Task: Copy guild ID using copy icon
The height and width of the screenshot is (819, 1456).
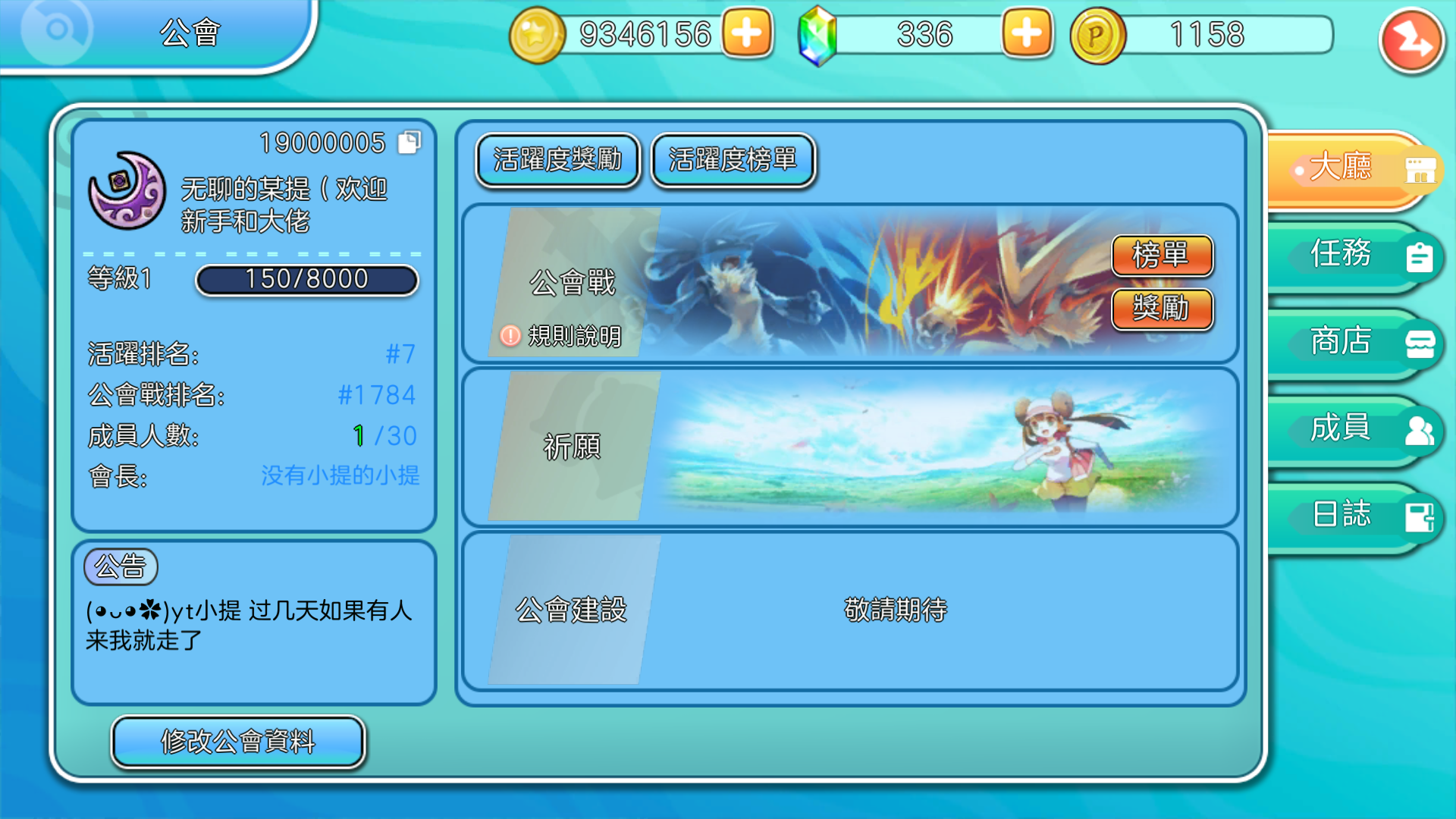Action: (409, 143)
